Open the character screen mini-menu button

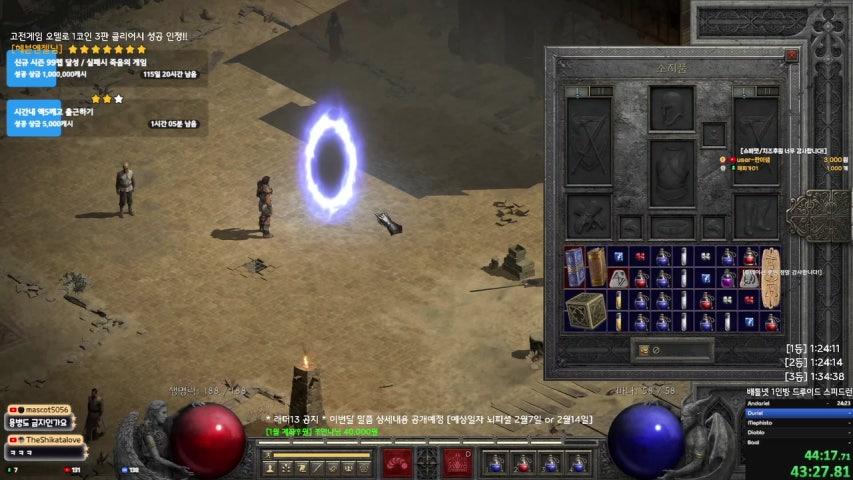click(x=427, y=462)
